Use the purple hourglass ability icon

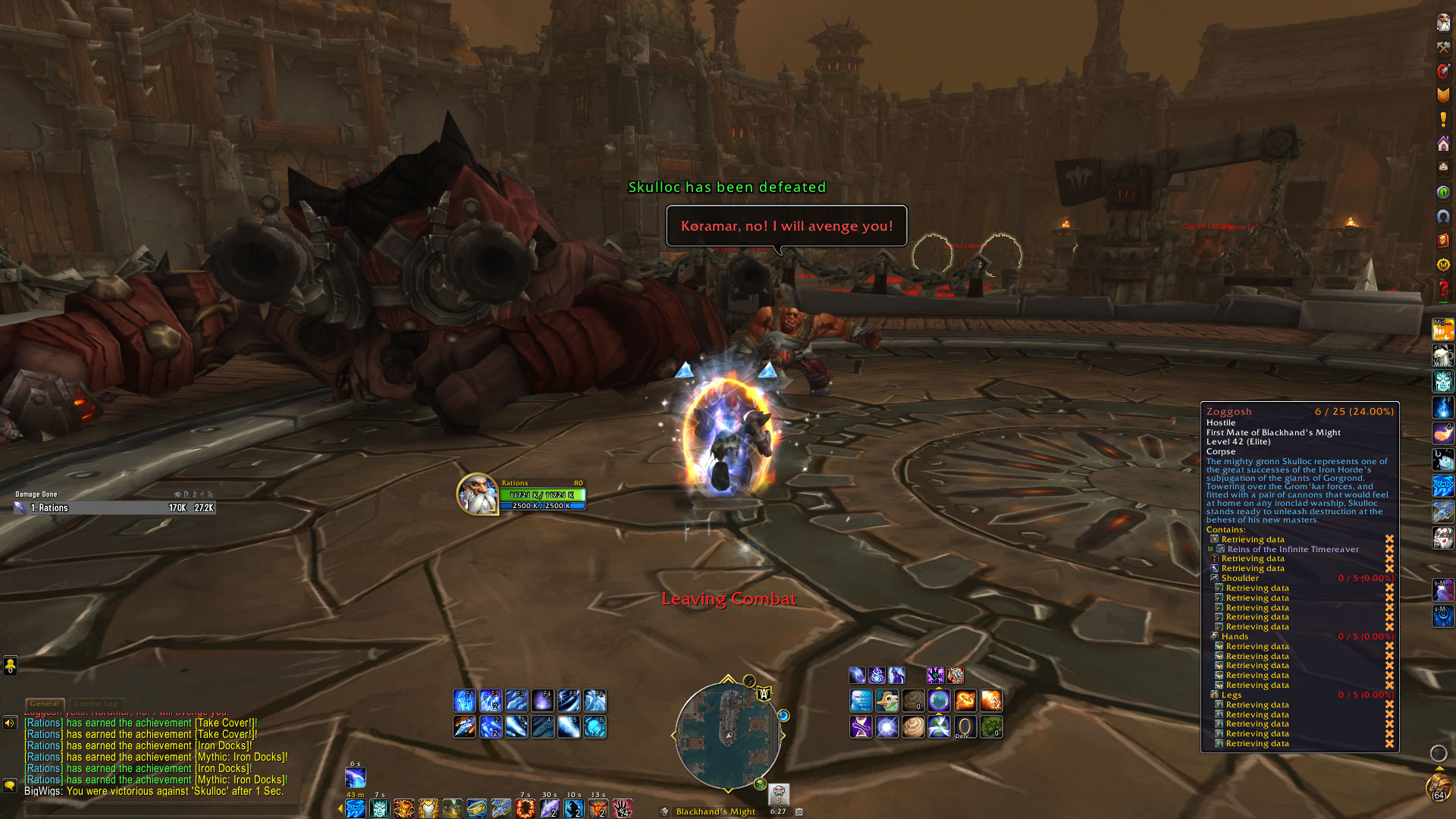(861, 726)
